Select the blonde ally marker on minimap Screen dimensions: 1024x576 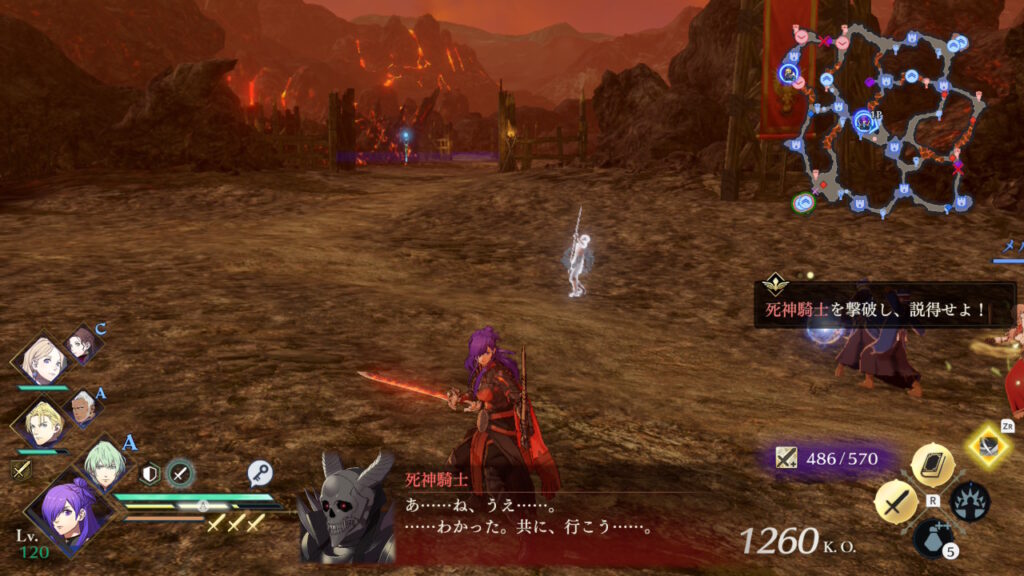790,73
